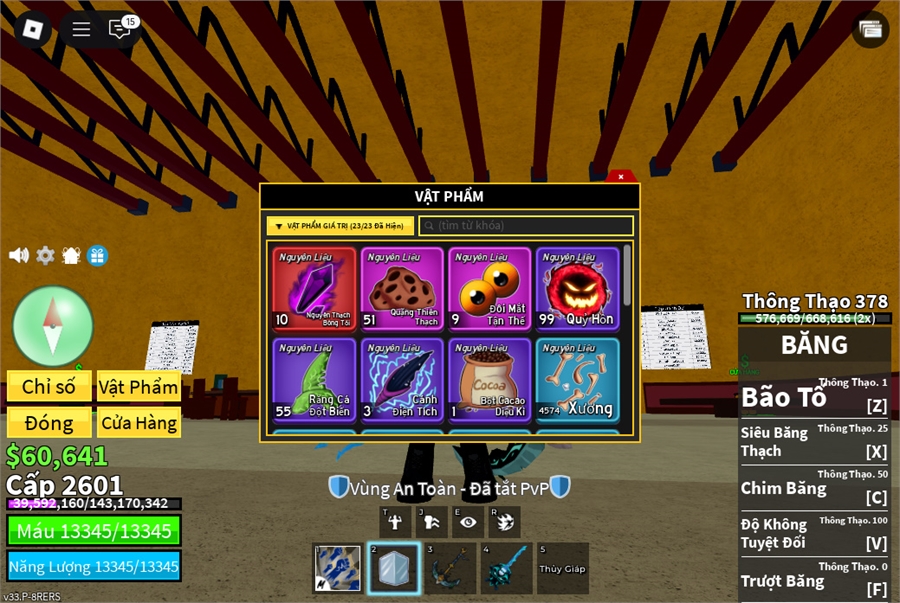Viewport: 900px width, 603px height.
Task: Toggle the sound speaker icon
Action: pyautogui.click(x=19, y=255)
